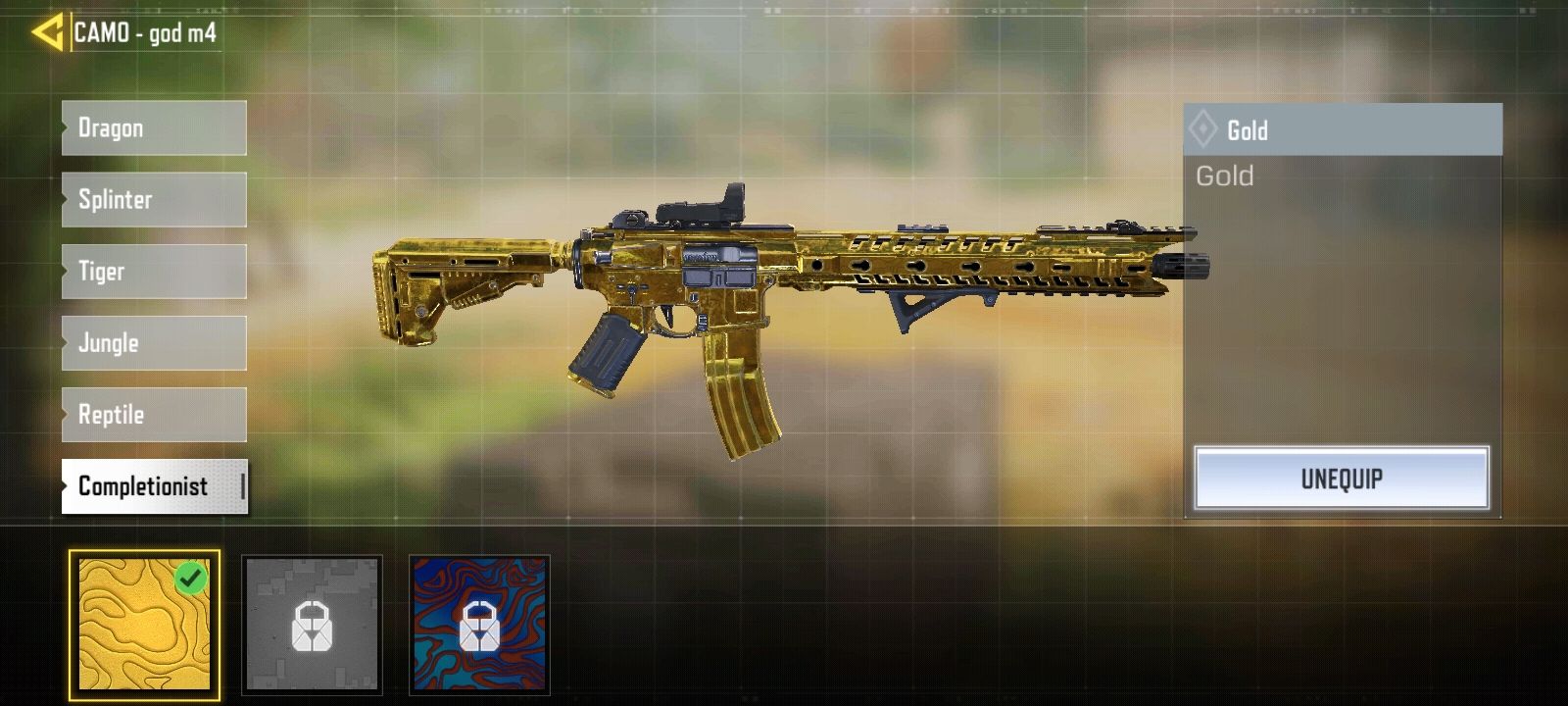Expand the Jungle camo category
This screenshot has width=1568, height=706.
[153, 343]
